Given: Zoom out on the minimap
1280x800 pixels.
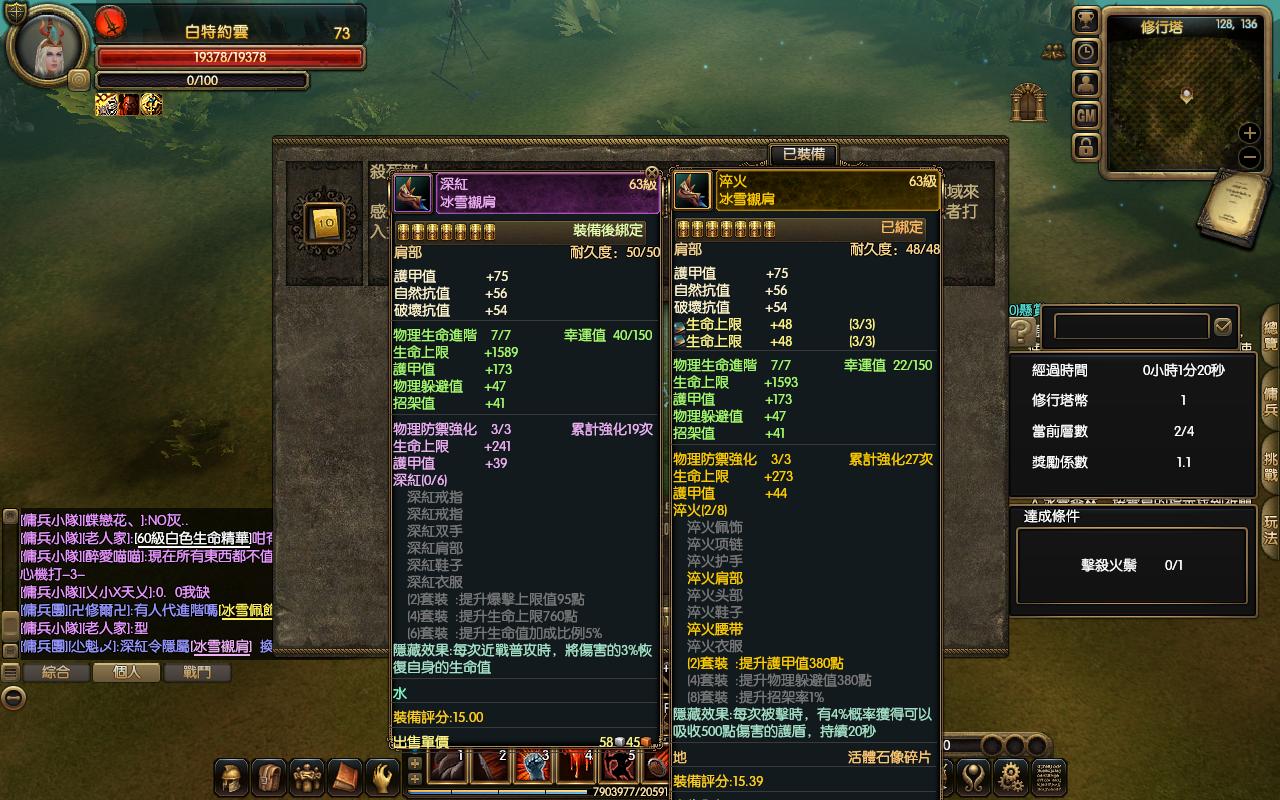Looking at the screenshot, I should 1249,157.
